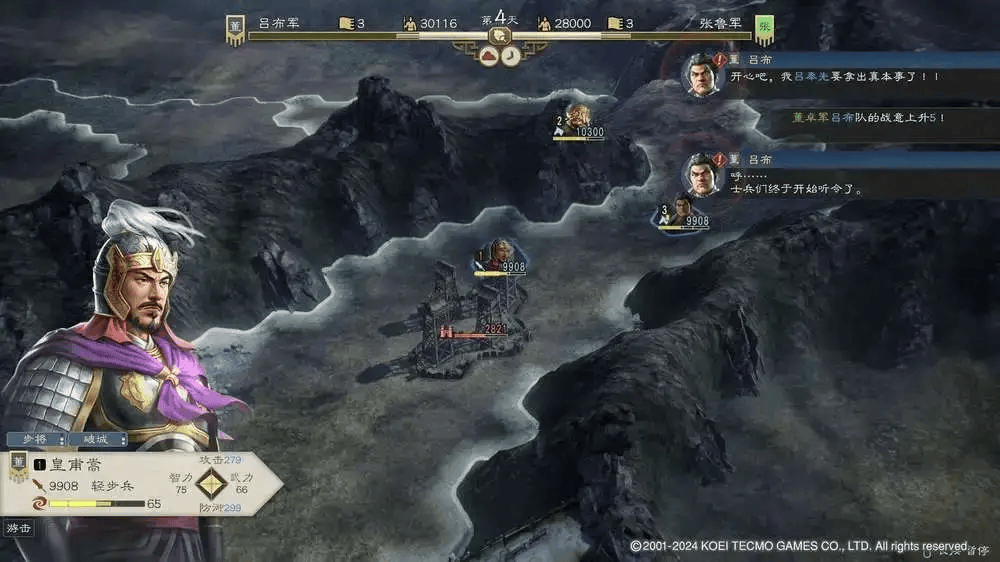The height and width of the screenshot is (562, 1000).
Task: Select the 破城 trait tag
Action: (x=97, y=439)
